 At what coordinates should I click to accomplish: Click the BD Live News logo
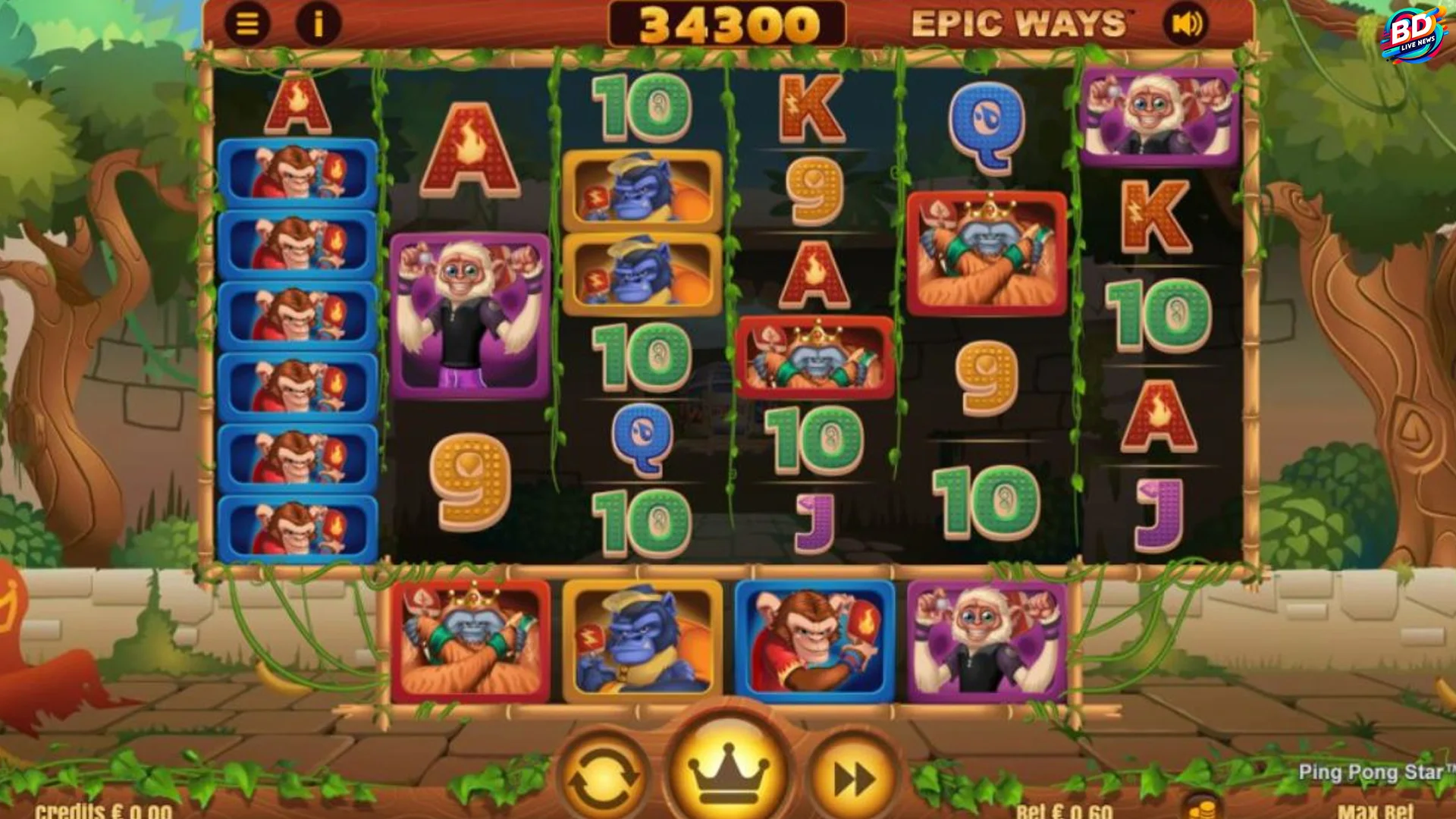point(1414,34)
